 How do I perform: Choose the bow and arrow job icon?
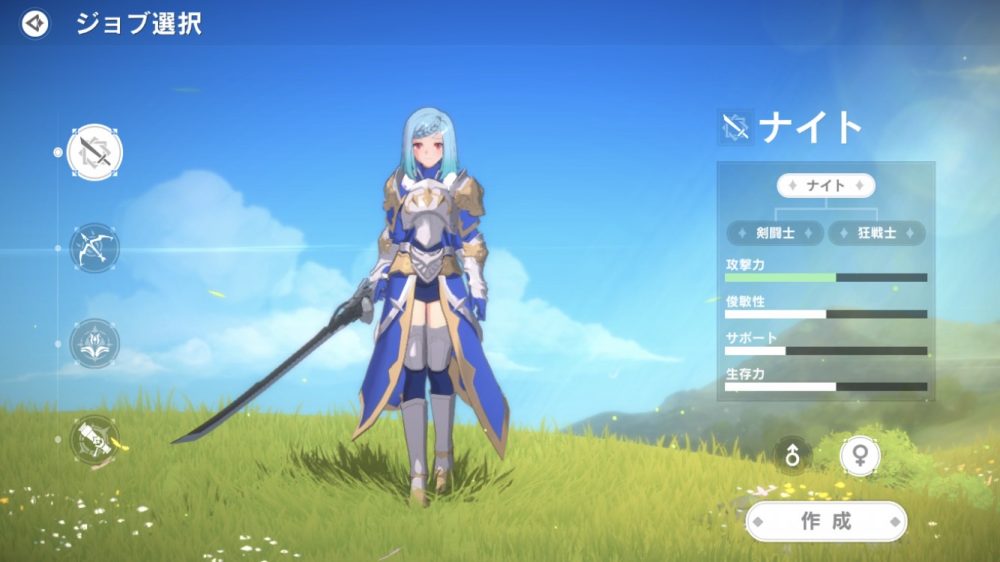(94, 248)
